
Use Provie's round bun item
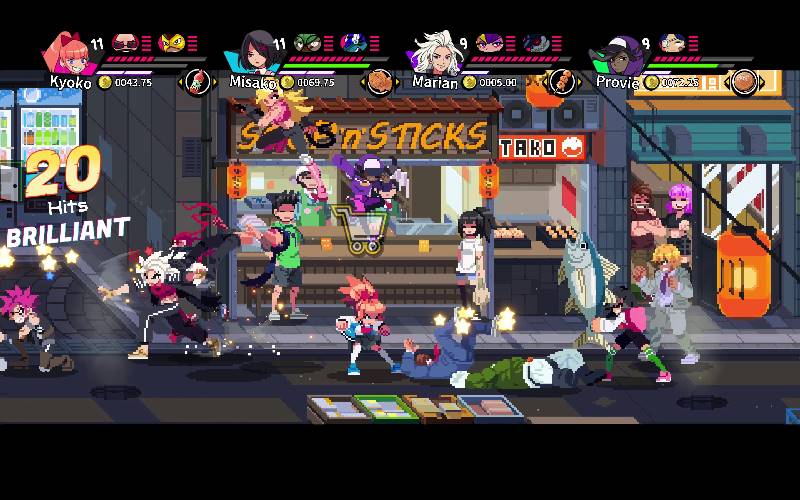tap(743, 81)
